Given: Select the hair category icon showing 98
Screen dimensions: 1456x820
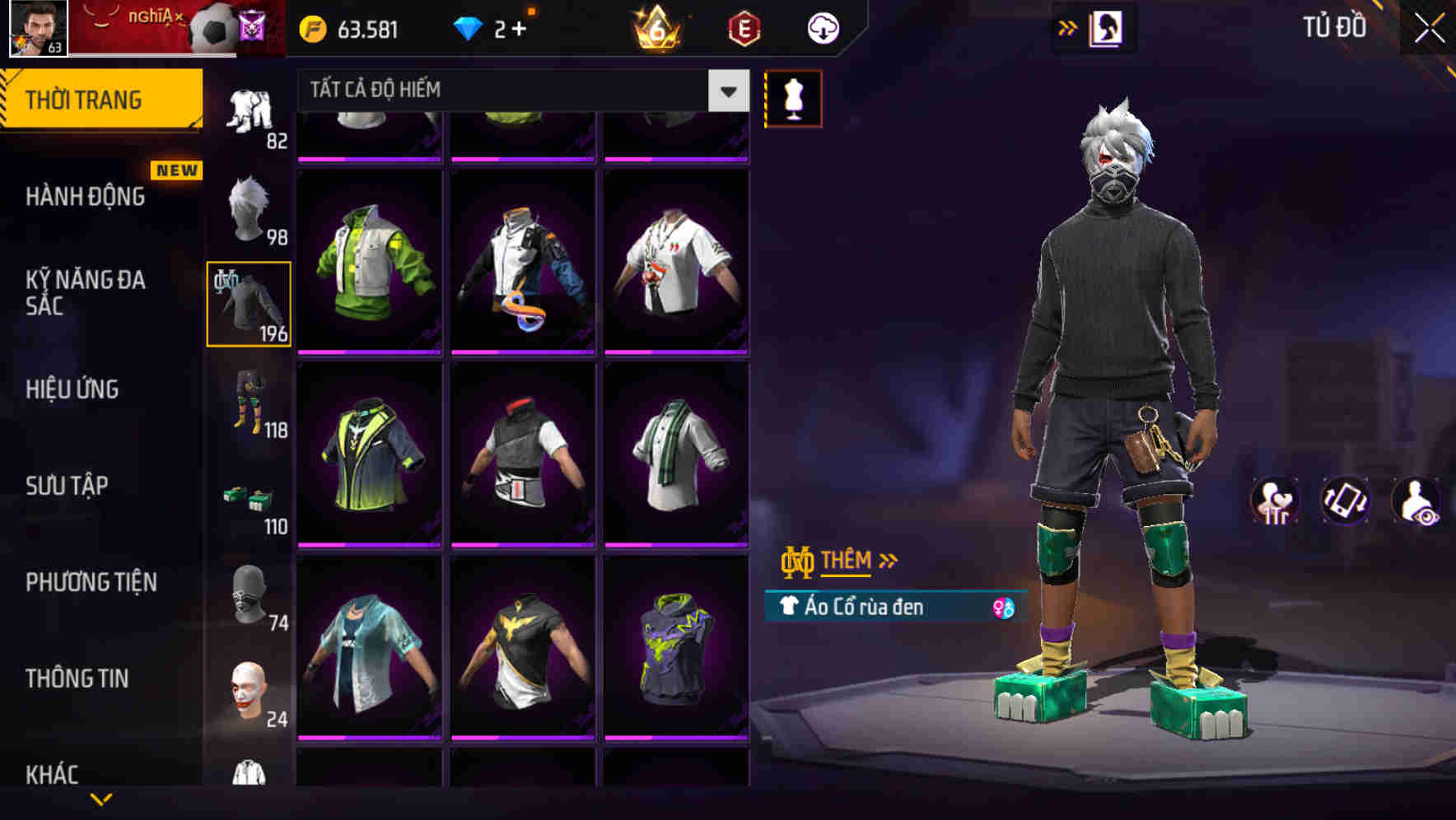Looking at the screenshot, I should (x=248, y=206).
